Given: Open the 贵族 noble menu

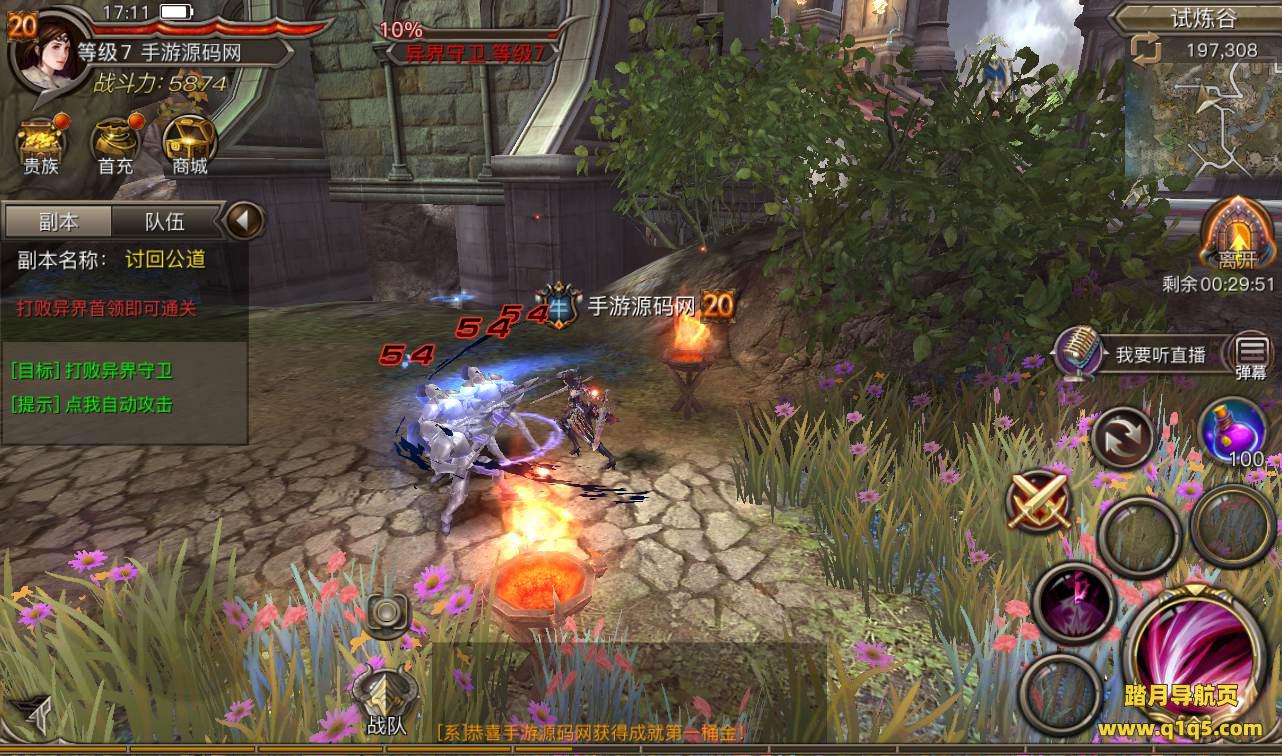Looking at the screenshot, I should [x=41, y=145].
